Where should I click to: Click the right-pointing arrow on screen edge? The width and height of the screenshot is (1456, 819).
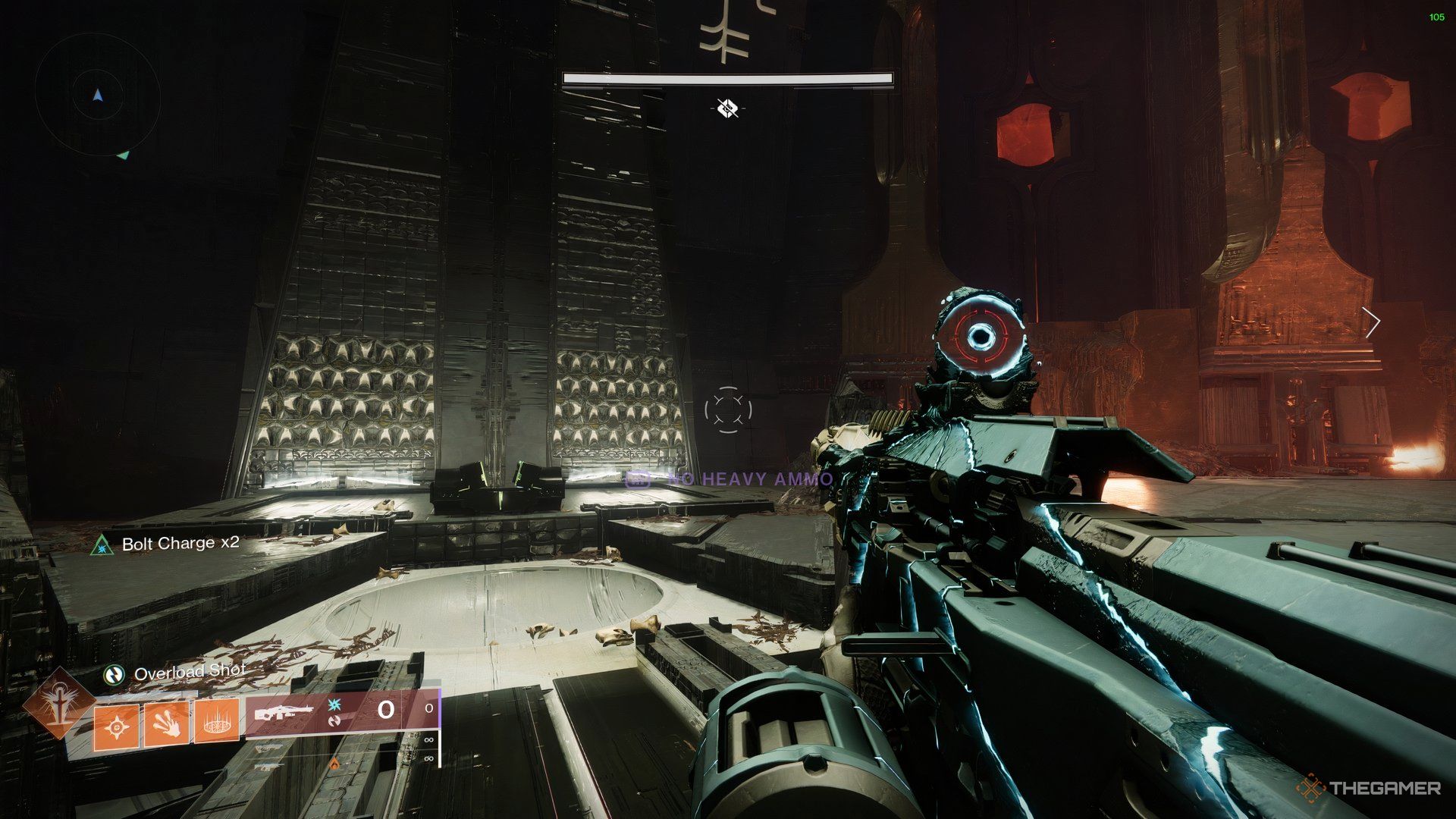[1371, 323]
